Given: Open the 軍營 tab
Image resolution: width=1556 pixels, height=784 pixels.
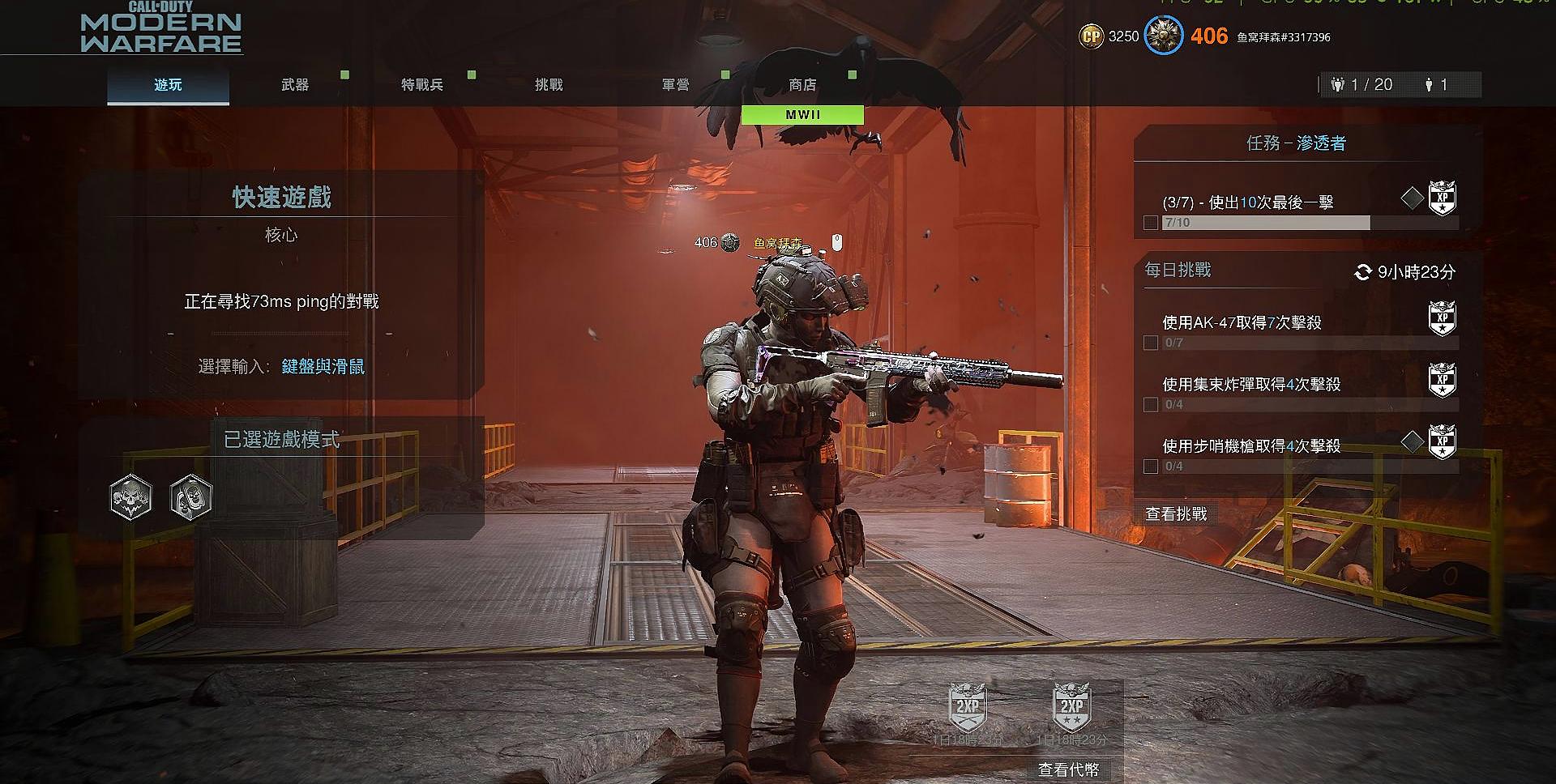Looking at the screenshot, I should pyautogui.click(x=675, y=85).
